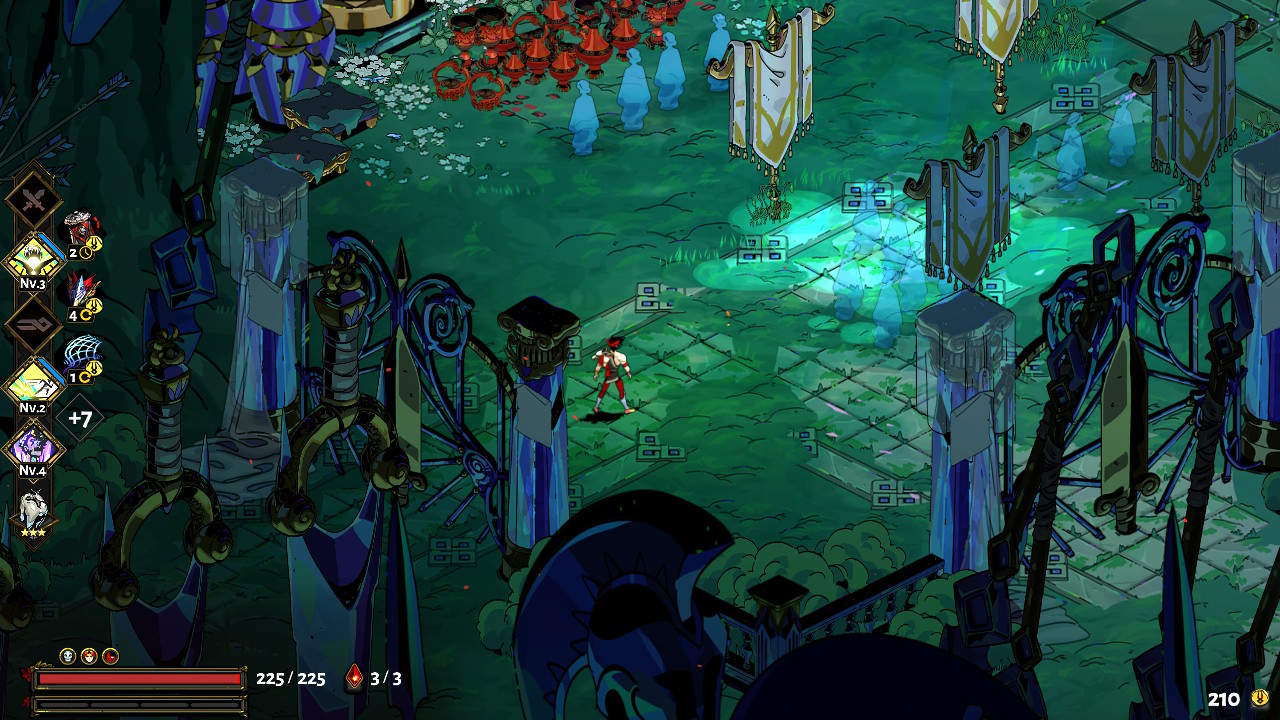The height and width of the screenshot is (720, 1280).
Task: Open the yellow boon slot at Nv.2
Action: click(34, 384)
